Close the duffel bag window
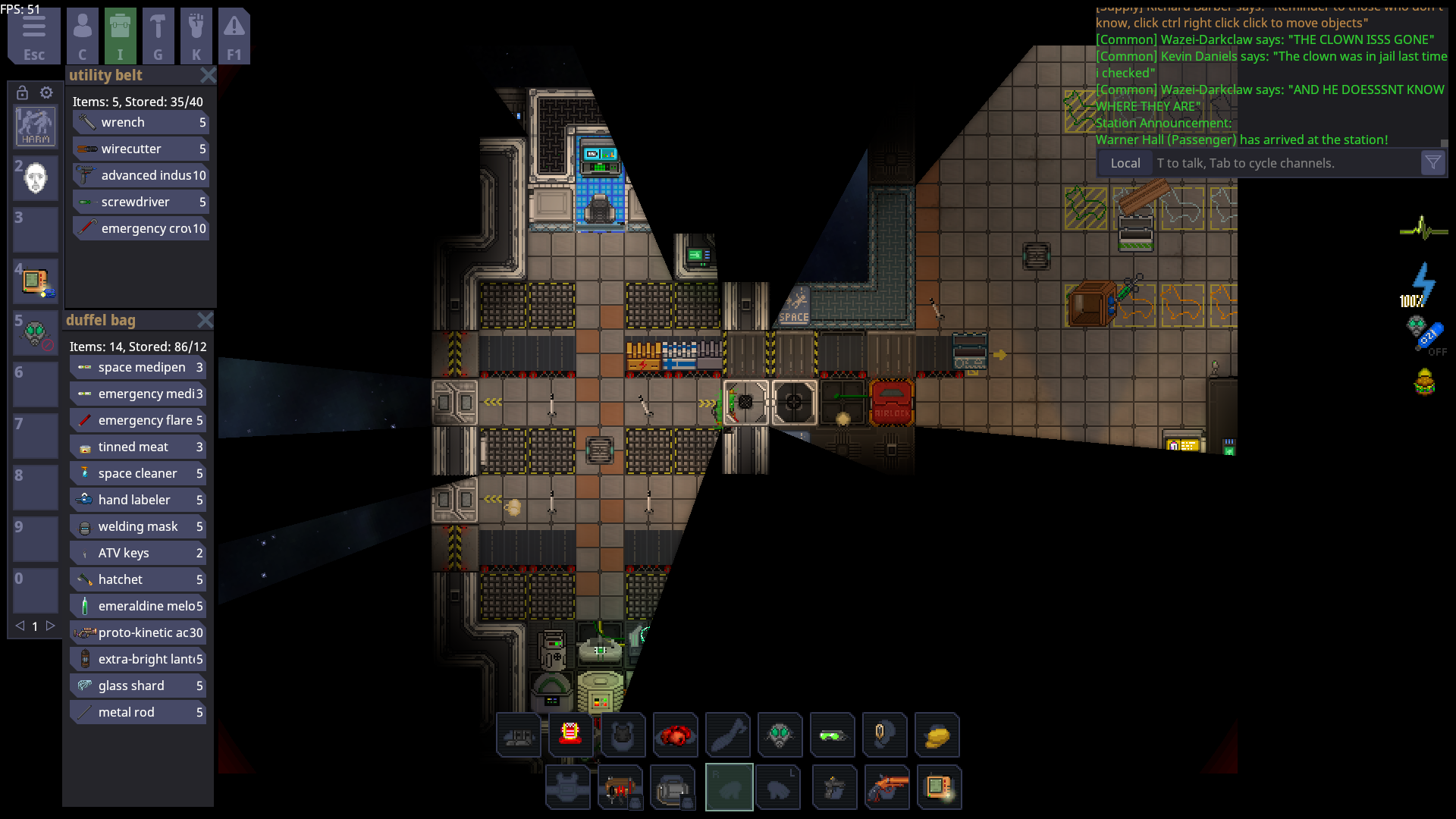Viewport: 1456px width, 819px height. point(205,320)
